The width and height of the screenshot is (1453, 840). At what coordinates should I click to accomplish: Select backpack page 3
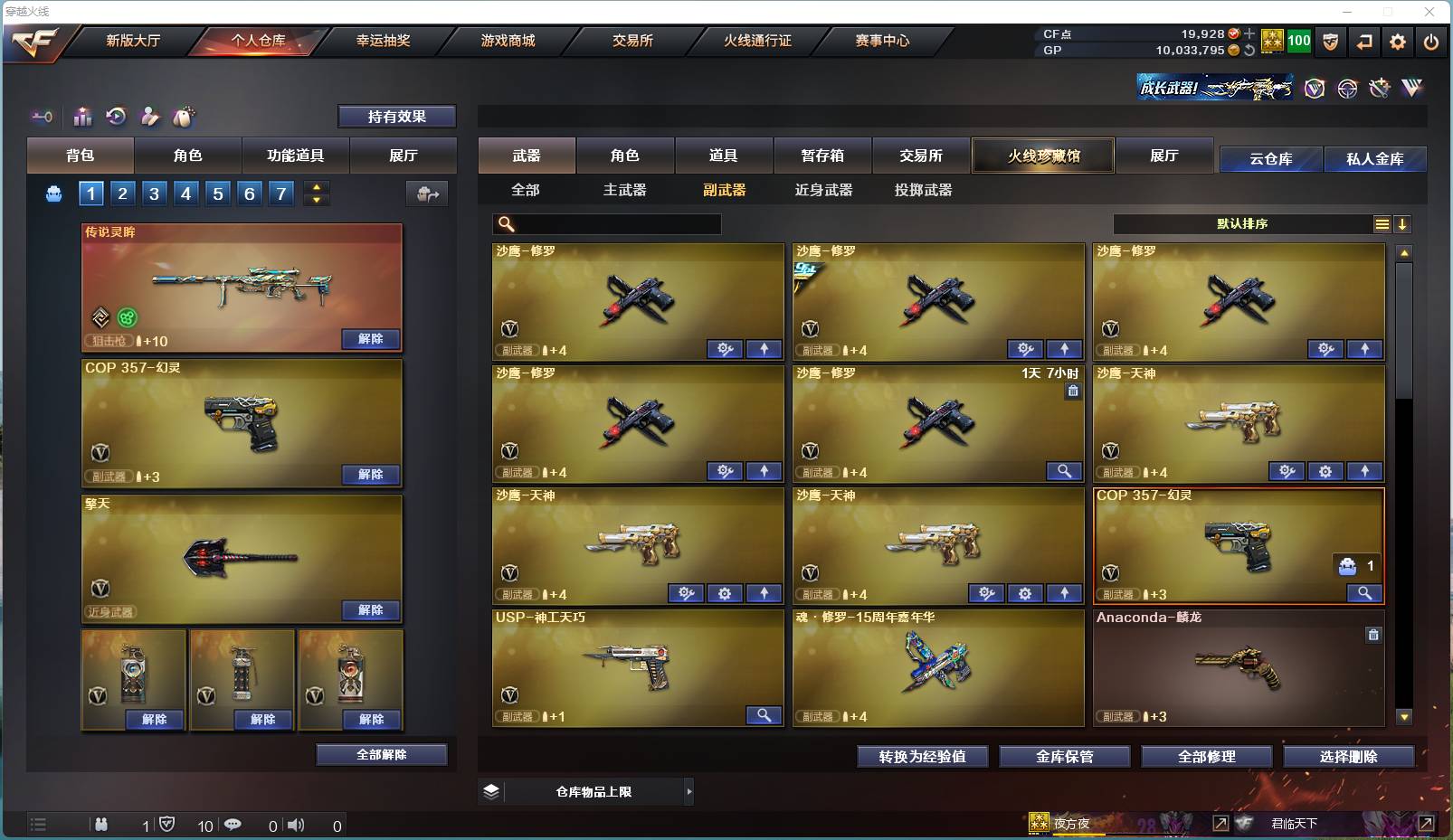pyautogui.click(x=153, y=193)
